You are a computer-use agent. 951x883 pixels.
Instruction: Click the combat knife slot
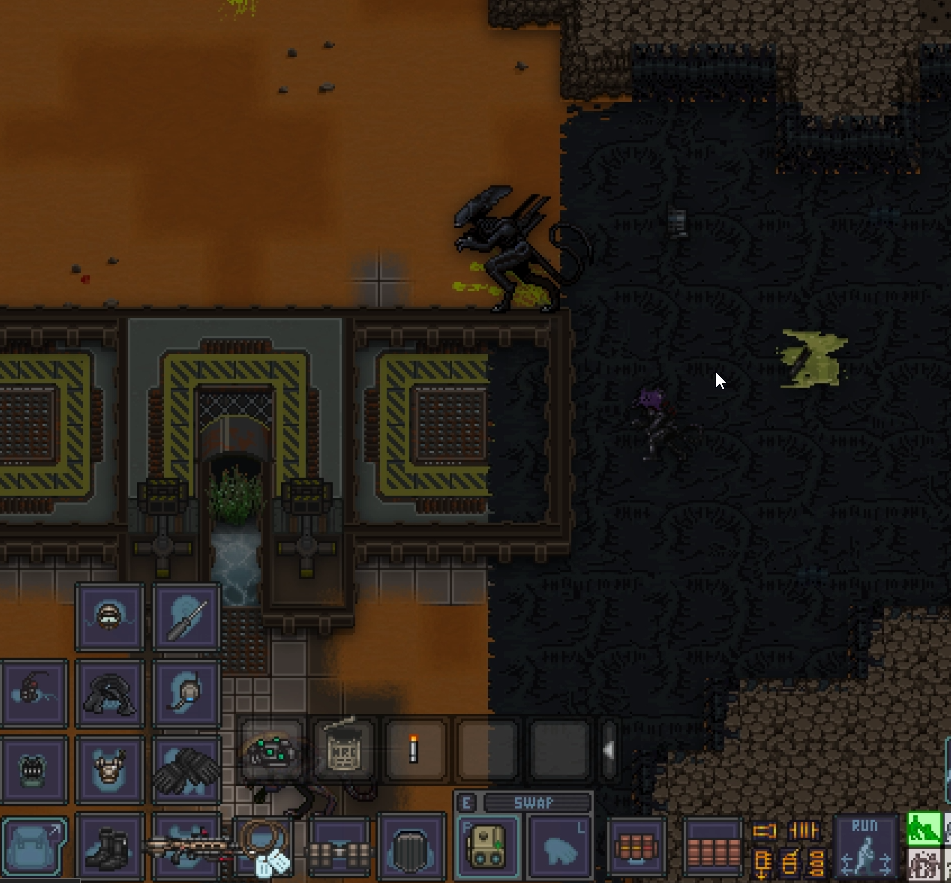[187, 617]
